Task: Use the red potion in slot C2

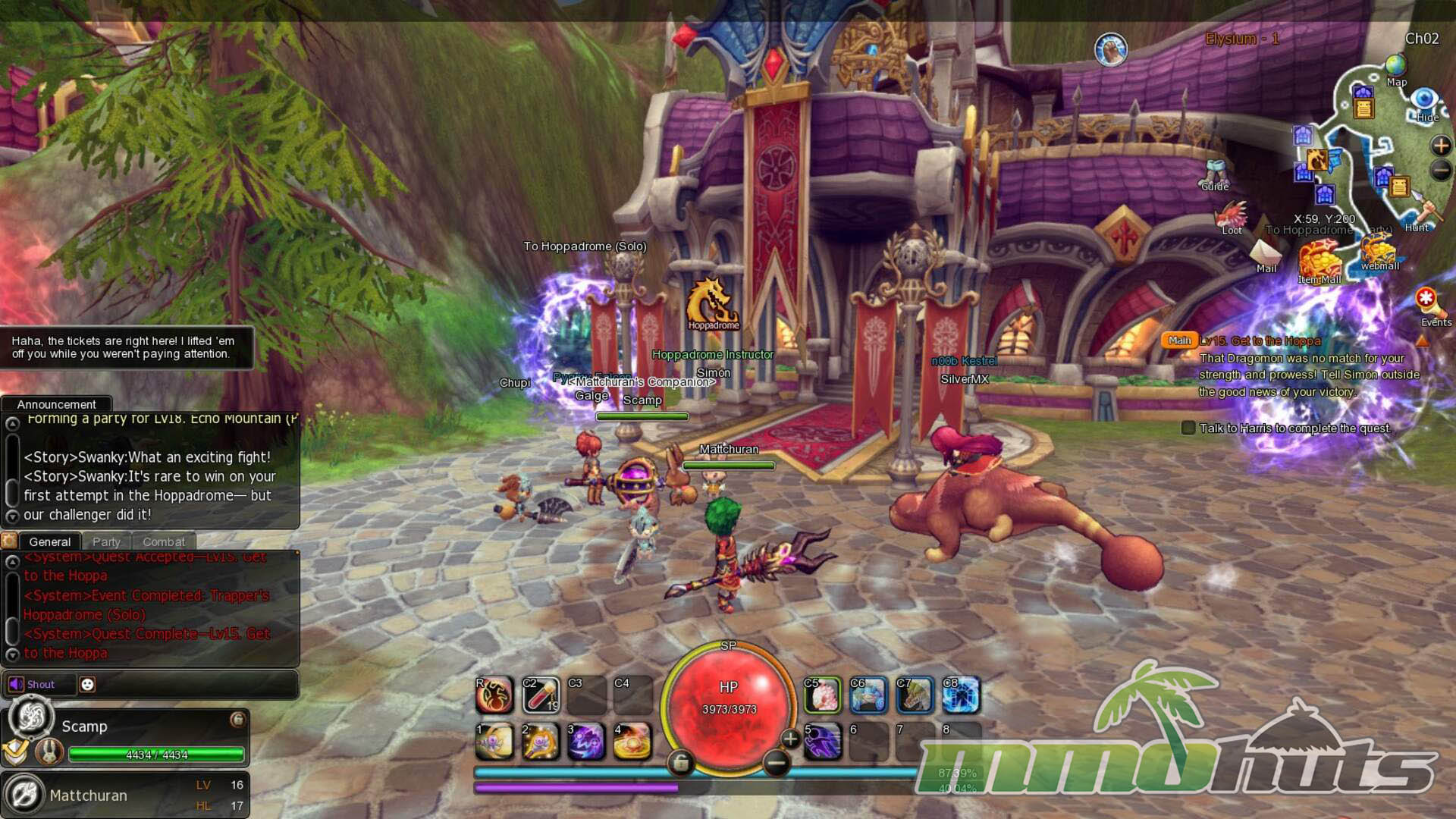Action: 541,695
